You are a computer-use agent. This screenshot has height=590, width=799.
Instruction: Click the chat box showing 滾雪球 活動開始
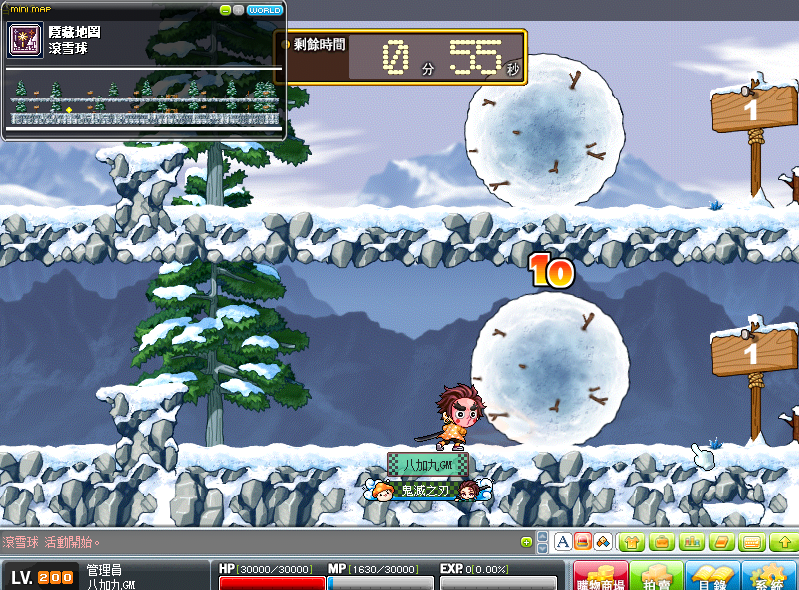point(250,542)
